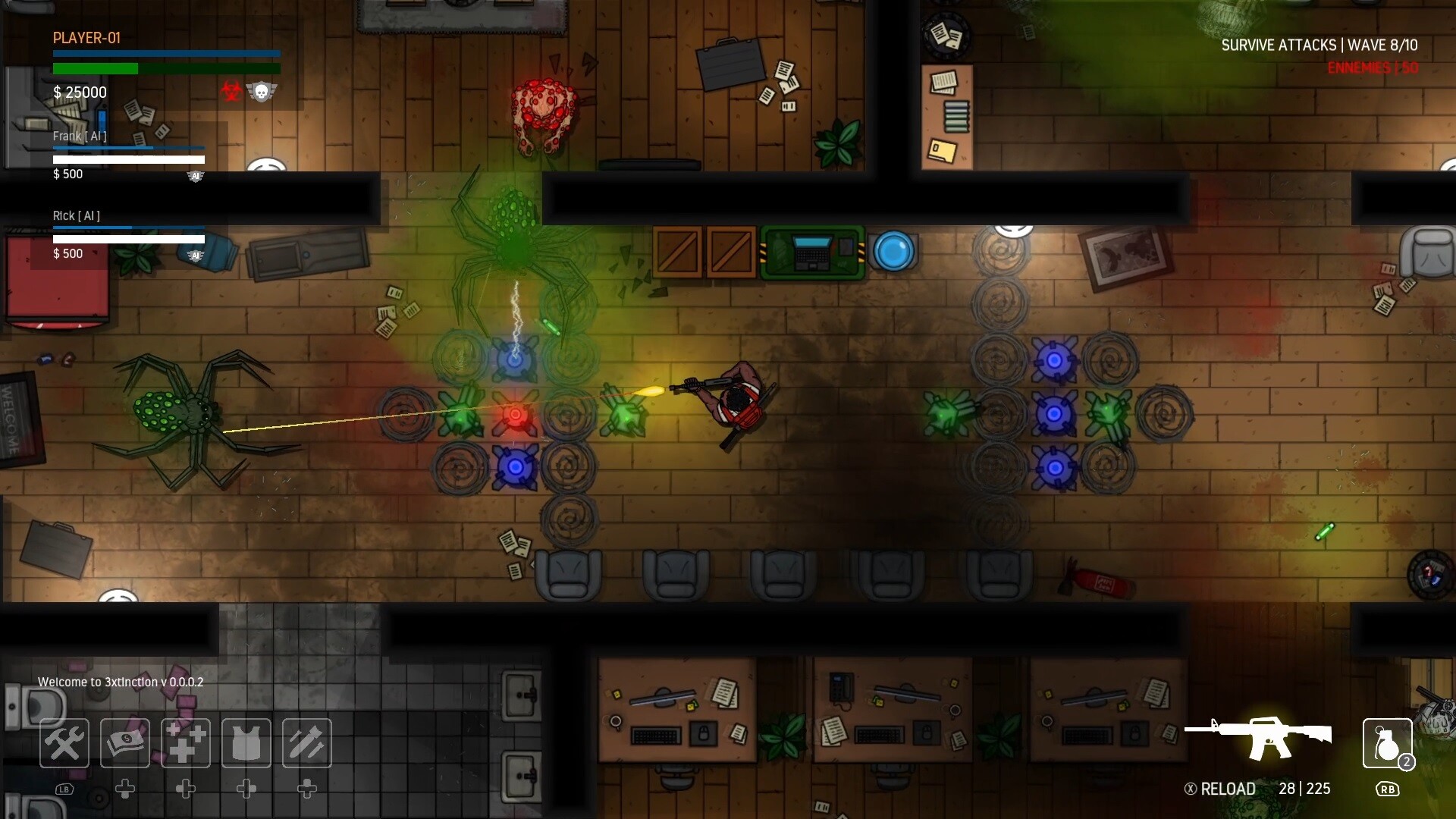Viewport: 1456px width, 819px height.
Task: Click the $25000 money display
Action: 79,92
